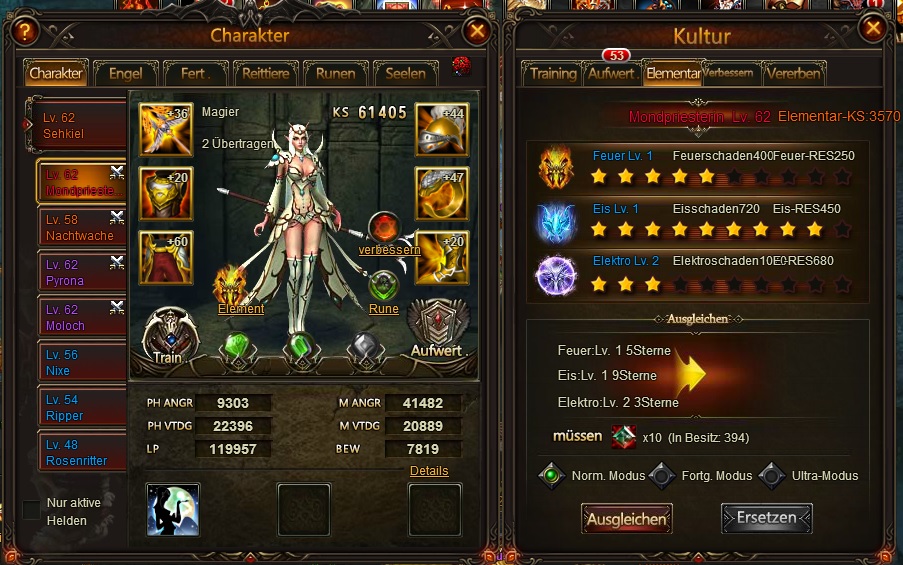The image size is (903, 565).
Task: Toggle the Nur aktive Helden checkbox
Action: coord(32,510)
